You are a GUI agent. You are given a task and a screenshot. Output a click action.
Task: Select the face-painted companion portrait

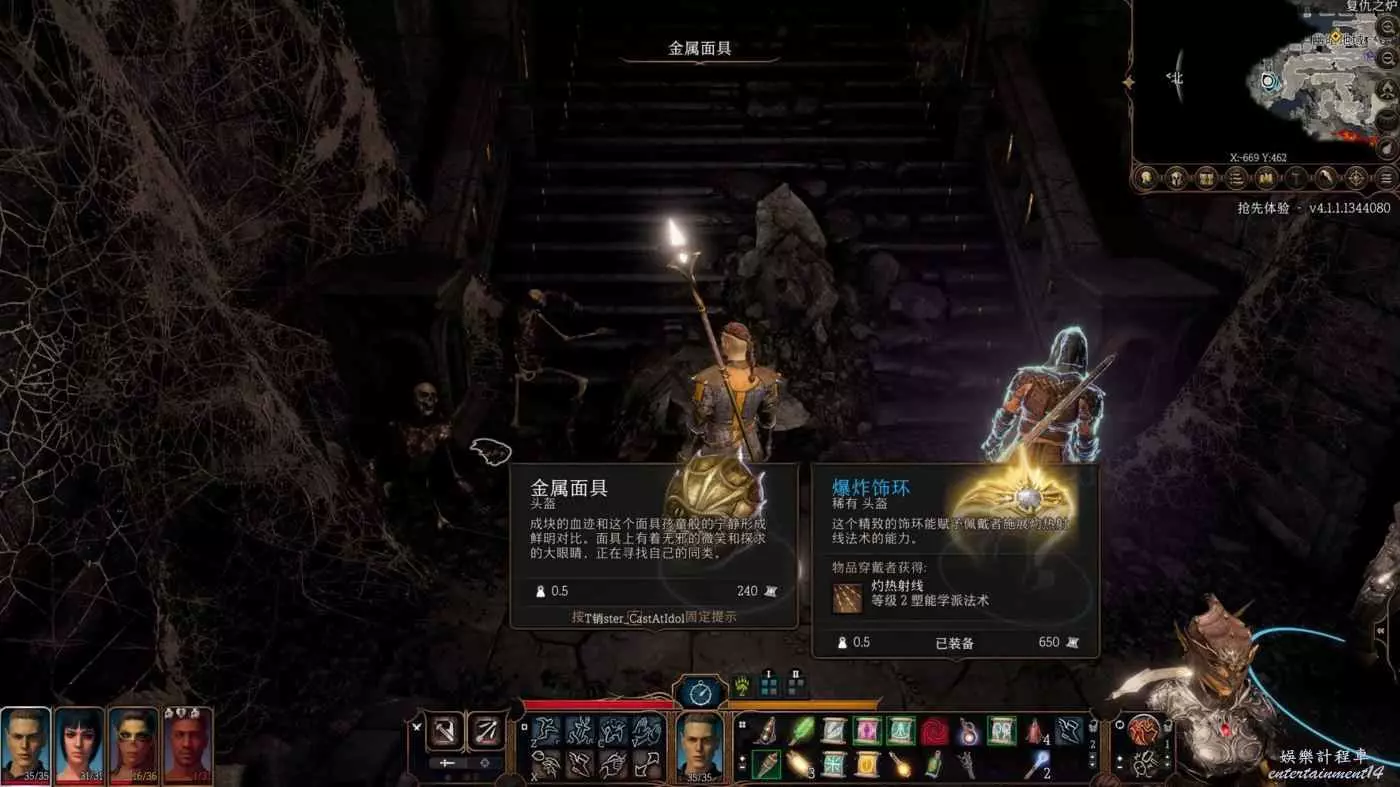coord(134,745)
